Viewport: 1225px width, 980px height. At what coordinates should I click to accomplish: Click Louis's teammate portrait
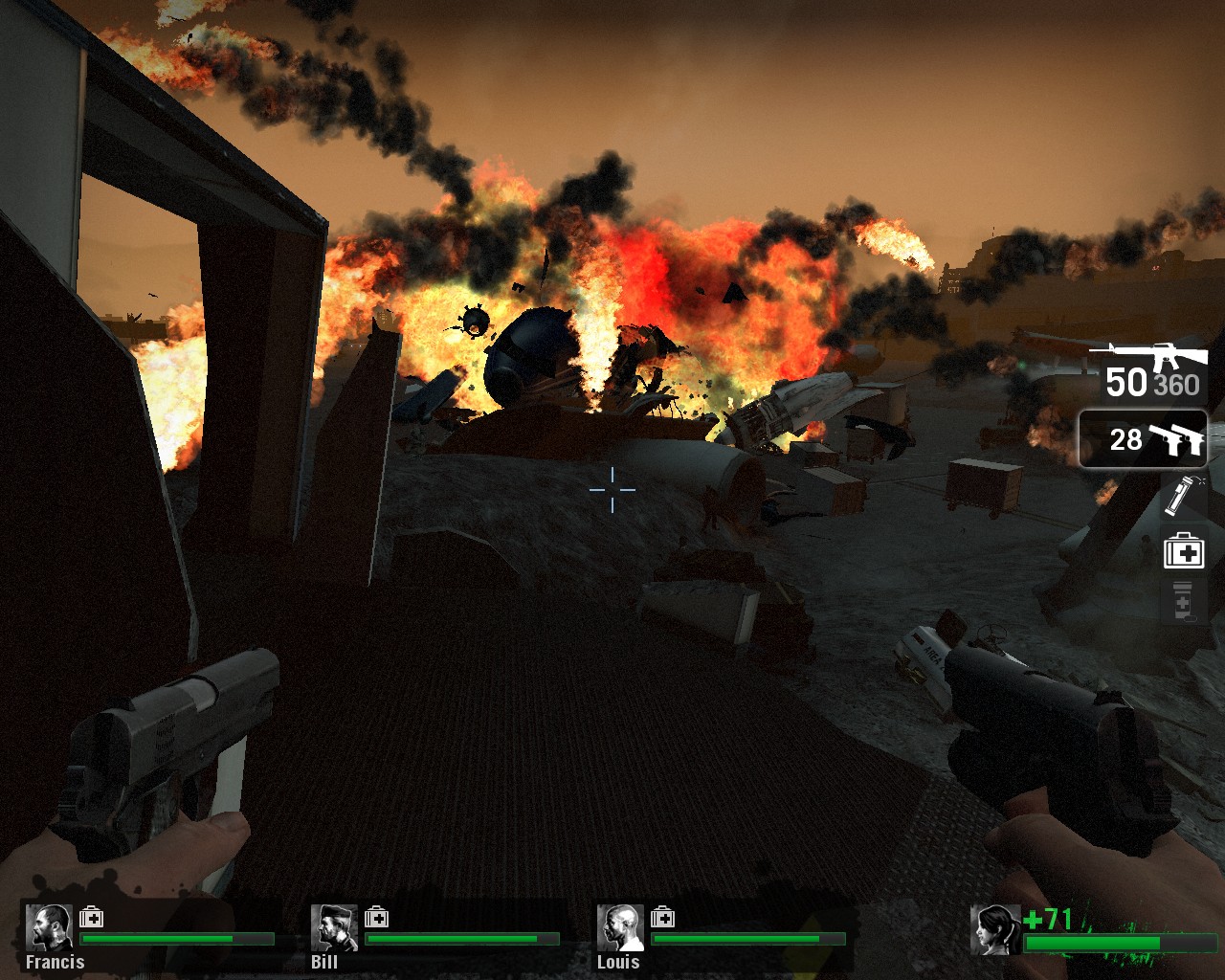pyautogui.click(x=620, y=927)
